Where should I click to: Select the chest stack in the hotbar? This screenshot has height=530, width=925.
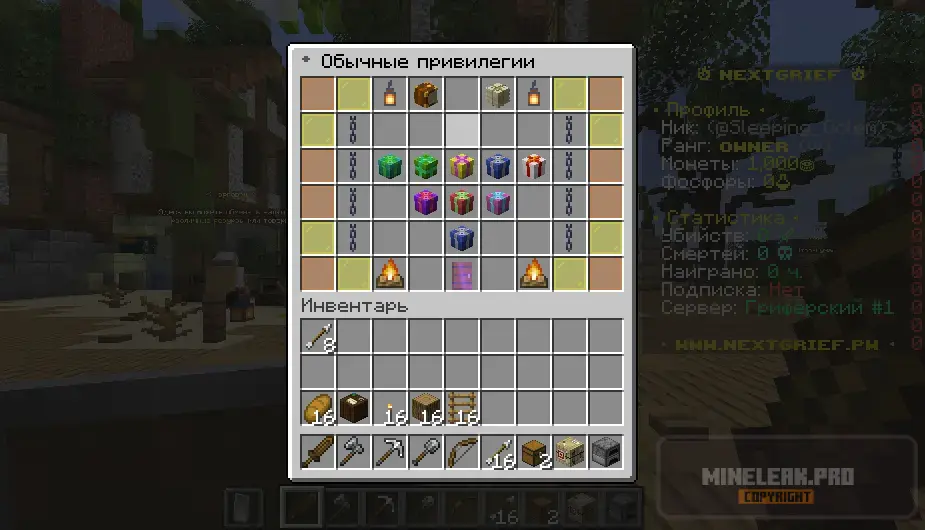pos(534,452)
